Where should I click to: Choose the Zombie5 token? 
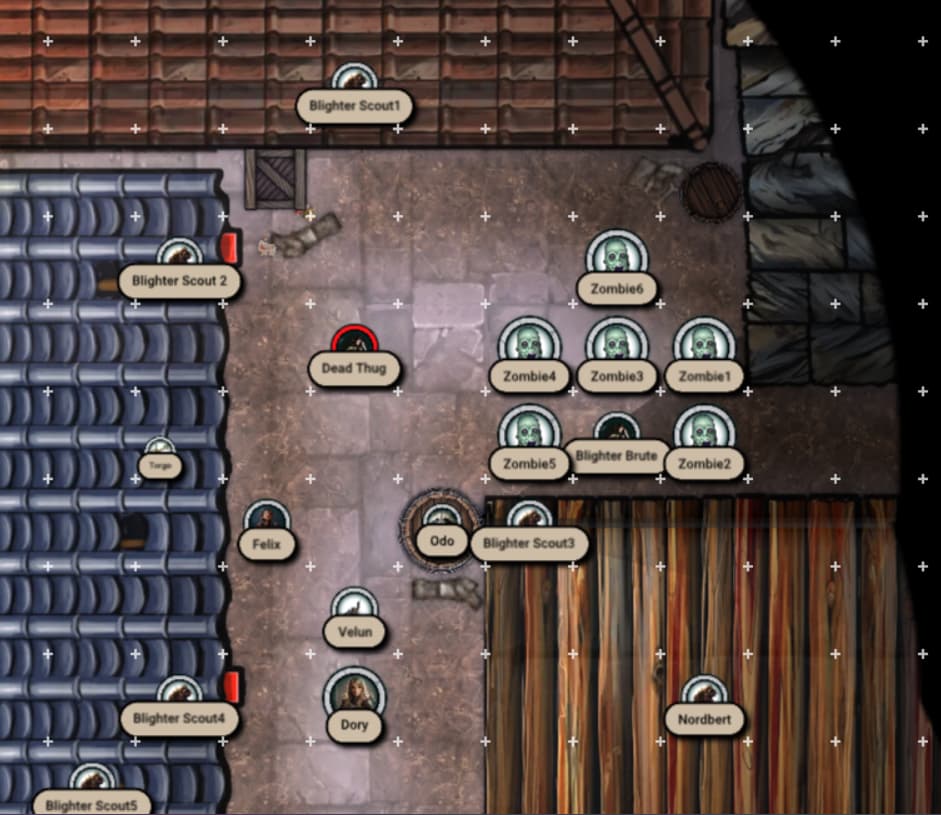point(529,433)
